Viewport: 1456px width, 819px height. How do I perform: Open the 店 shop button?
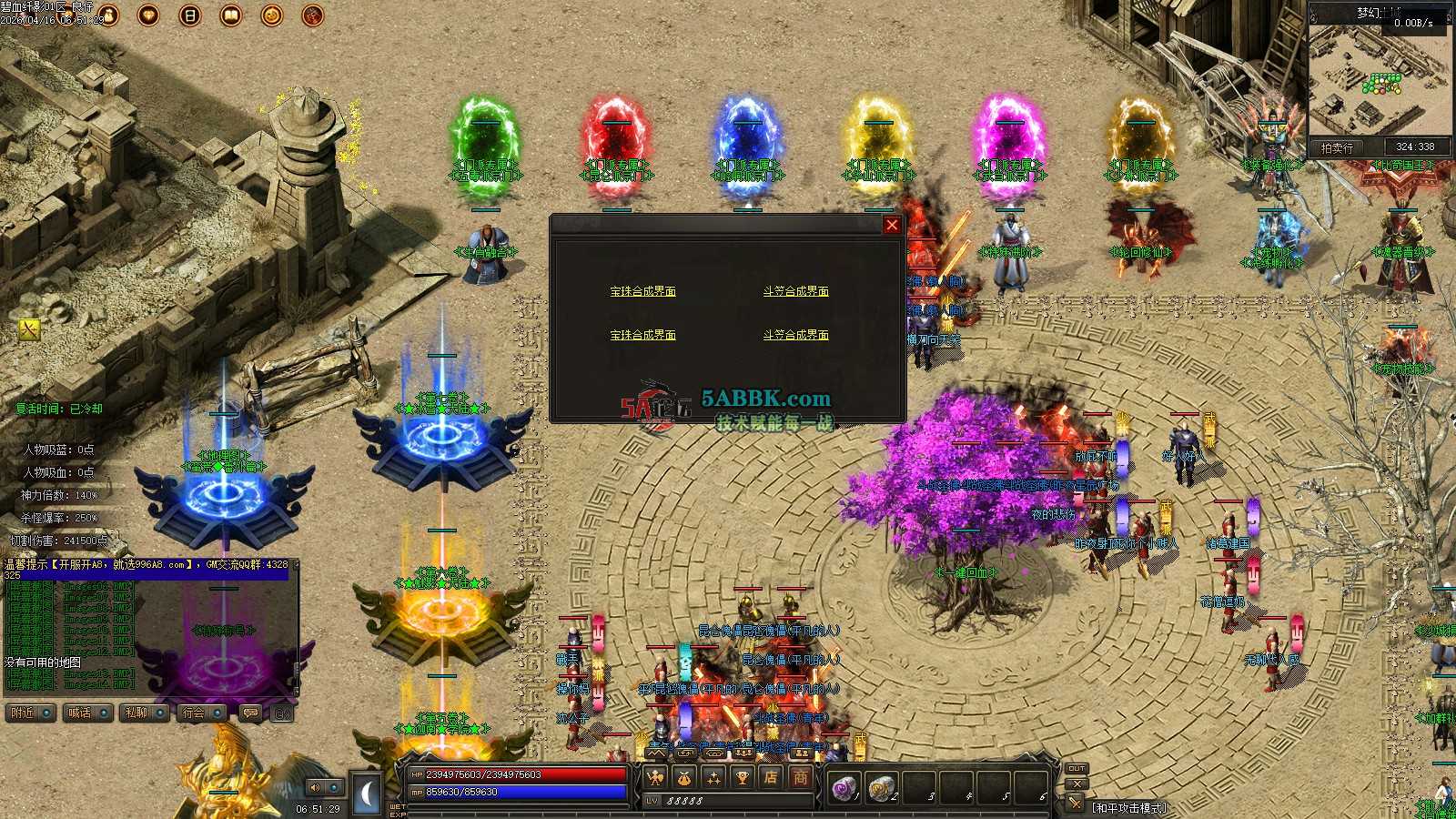pos(771,777)
